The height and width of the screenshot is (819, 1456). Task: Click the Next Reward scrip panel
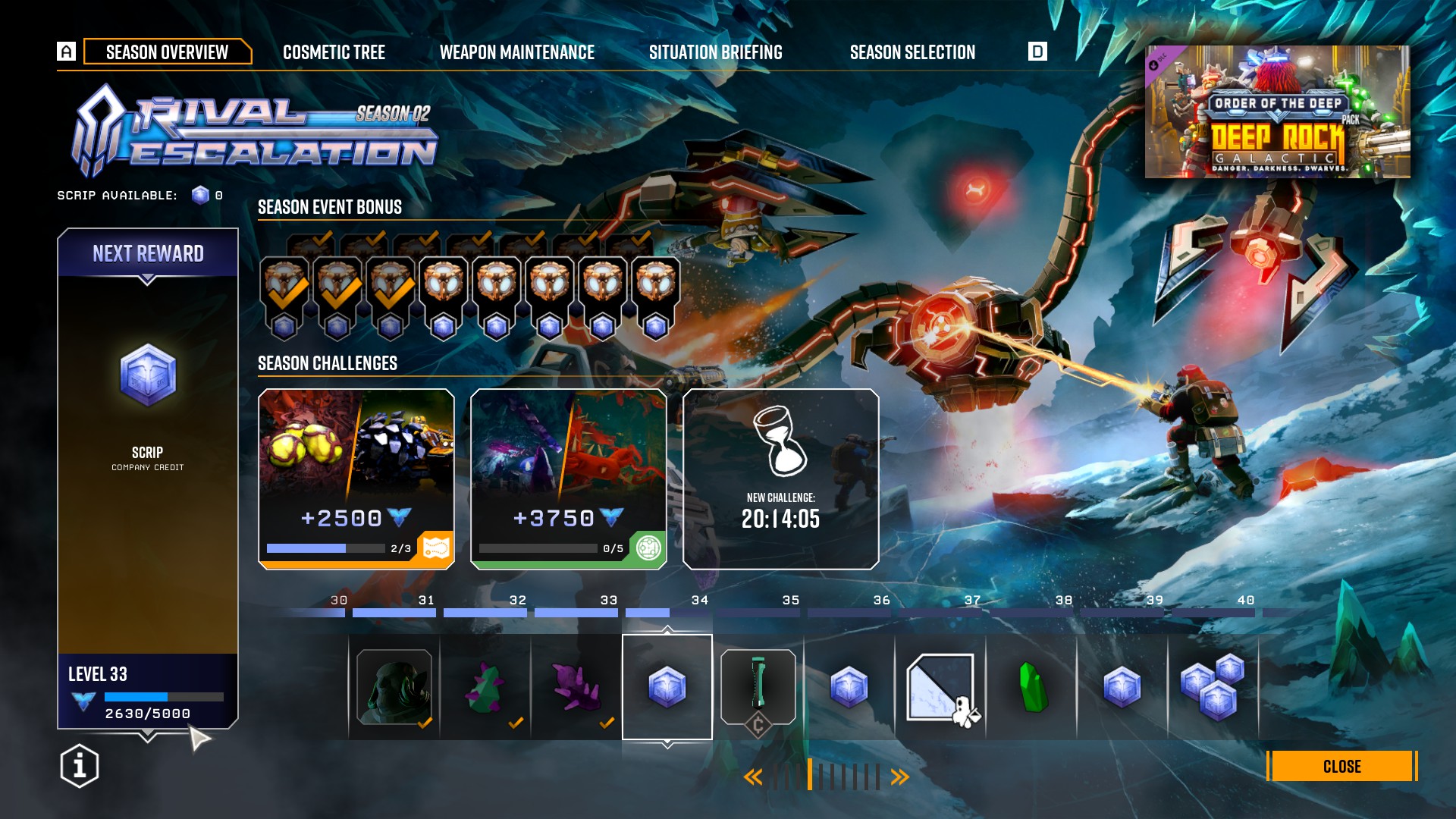click(148, 440)
